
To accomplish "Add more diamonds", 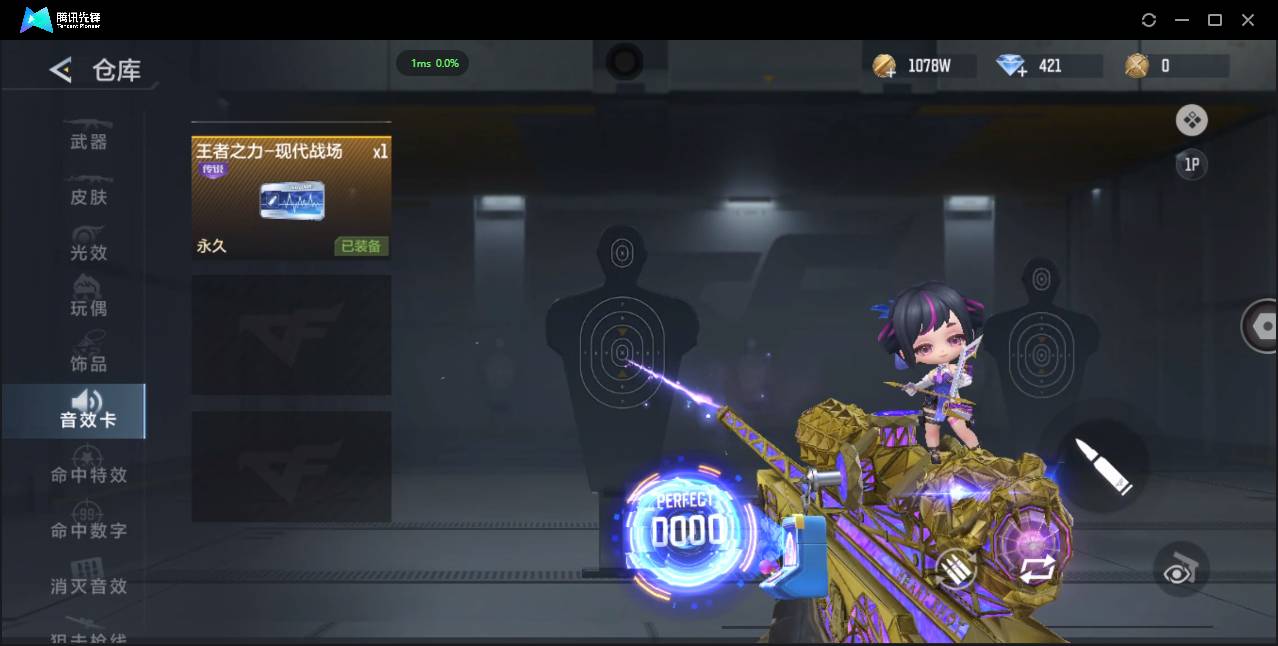I will [1012, 67].
